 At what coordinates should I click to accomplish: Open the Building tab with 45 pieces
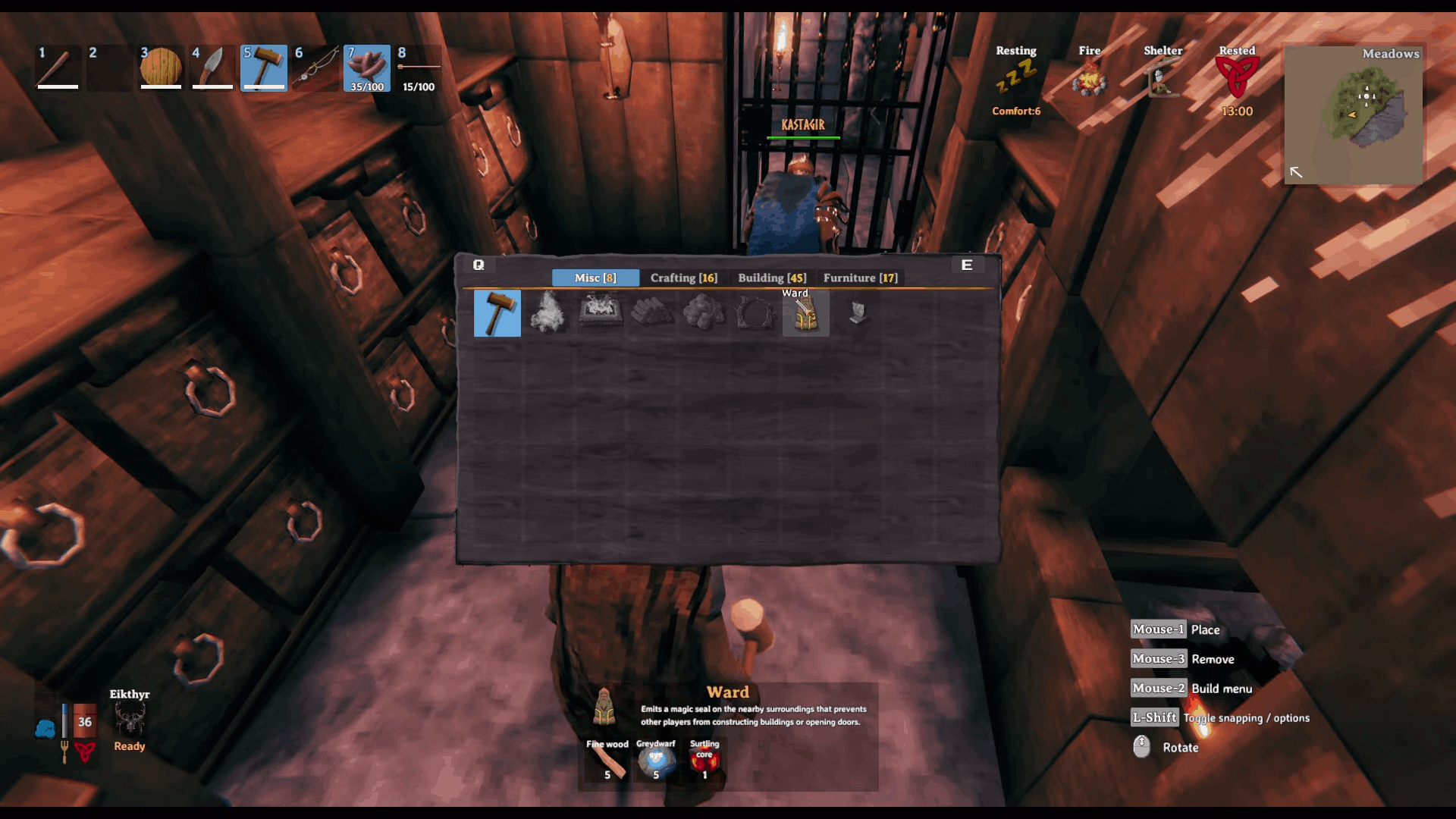771,278
